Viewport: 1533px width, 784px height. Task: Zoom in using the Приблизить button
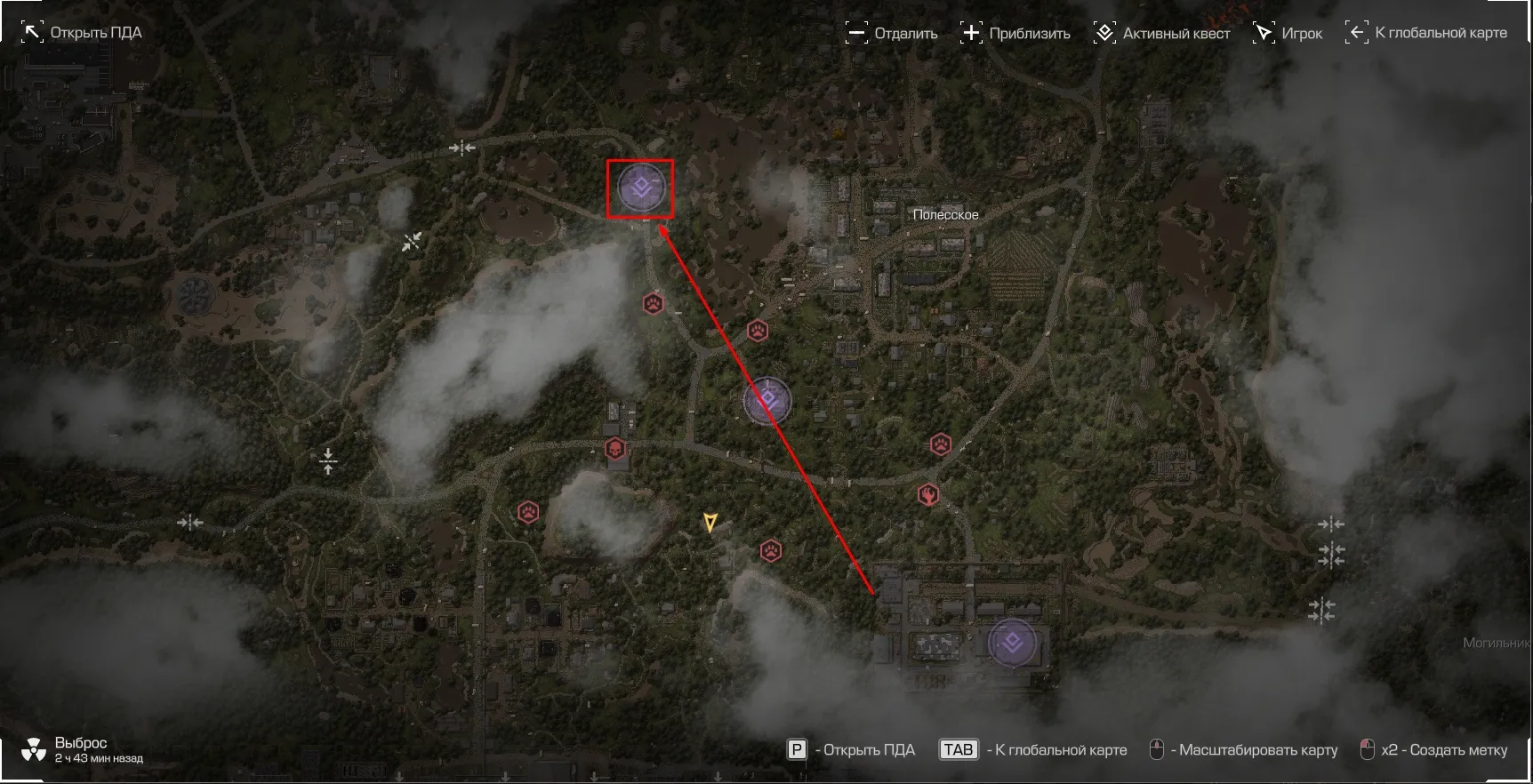click(x=1016, y=34)
